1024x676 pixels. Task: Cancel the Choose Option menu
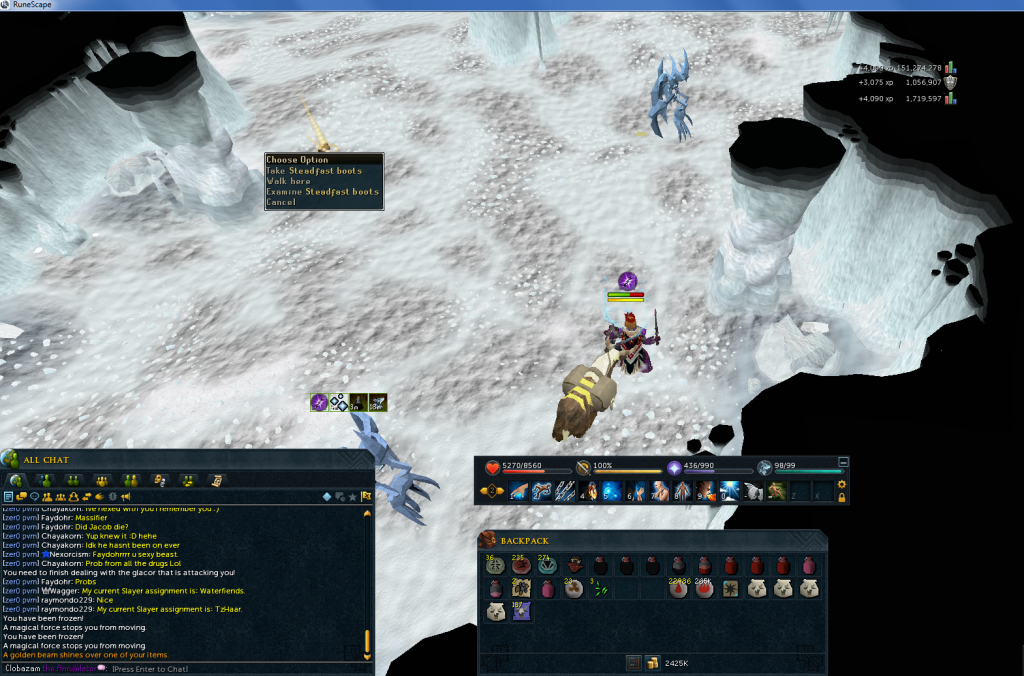point(281,202)
